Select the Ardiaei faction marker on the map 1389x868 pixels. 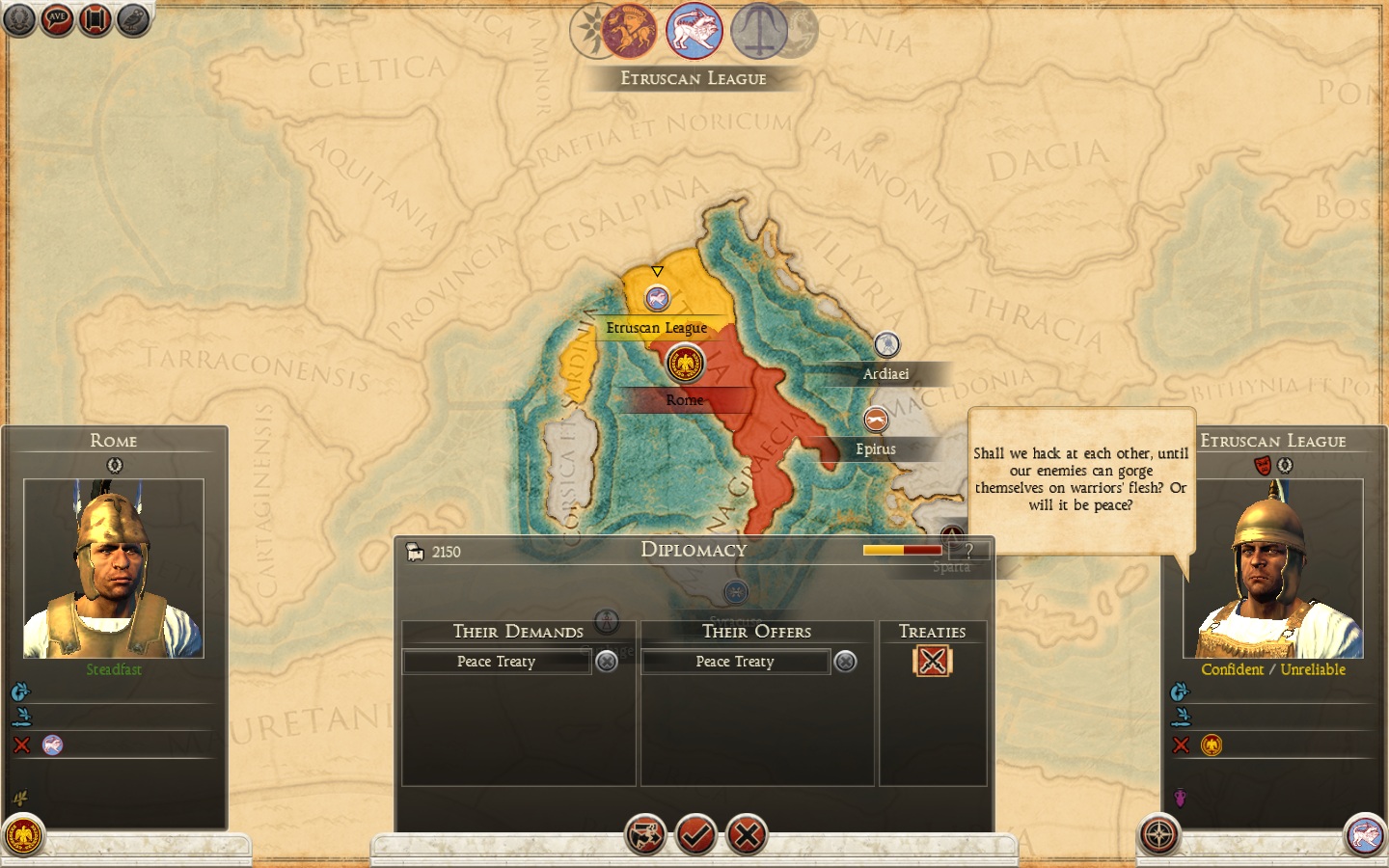(886, 344)
